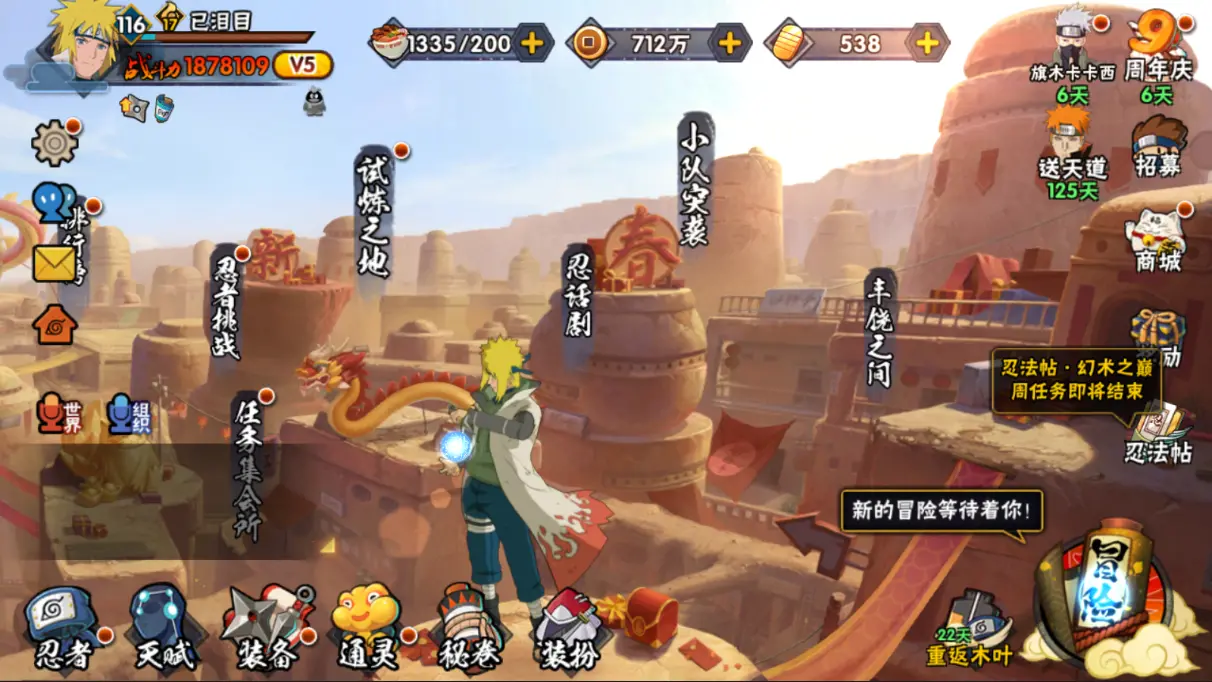Open the 忍法帖 battle pass
Screen dimensions: 1212x682
tap(1158, 433)
